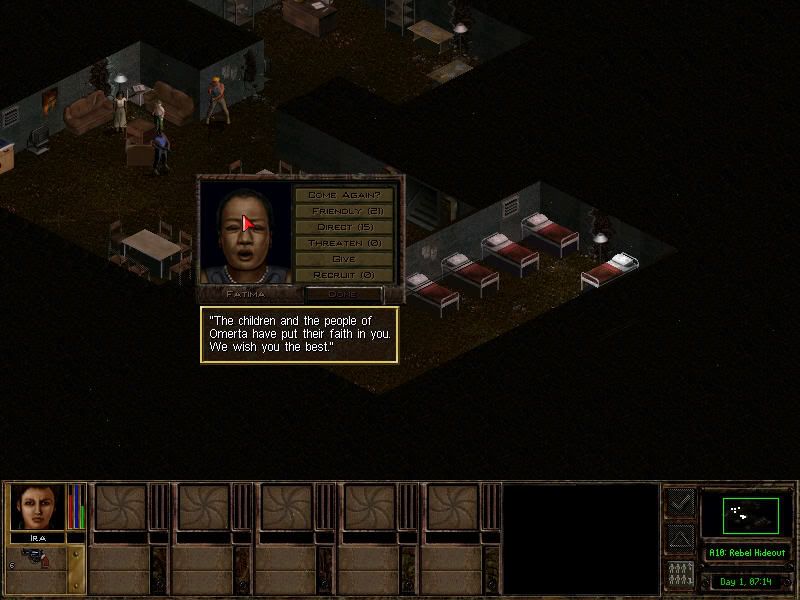800x600 pixels.
Task: Close the conversation with Done
Action: 343,294
